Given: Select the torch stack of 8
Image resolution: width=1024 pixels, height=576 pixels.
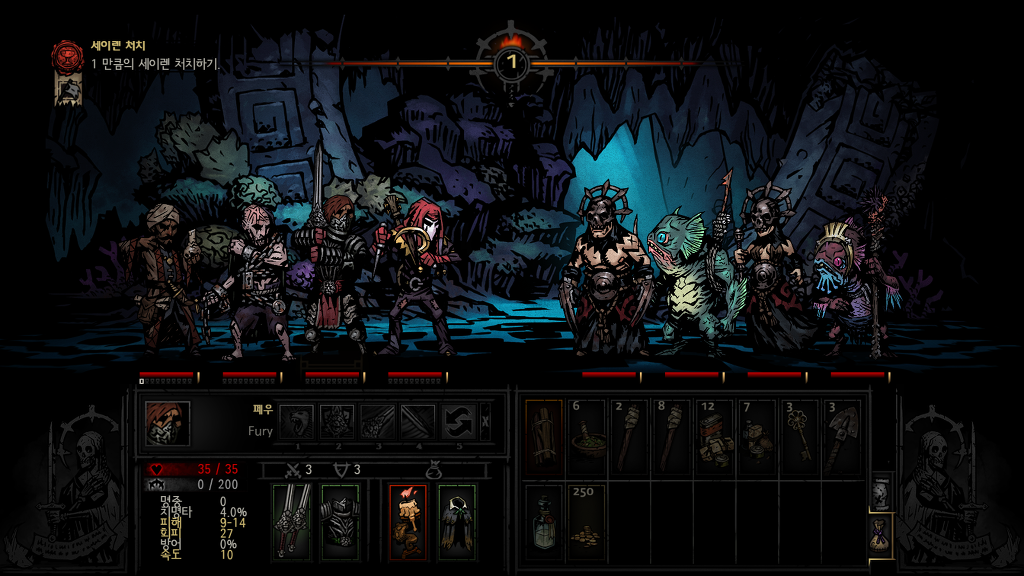Looking at the screenshot, I should (673, 437).
